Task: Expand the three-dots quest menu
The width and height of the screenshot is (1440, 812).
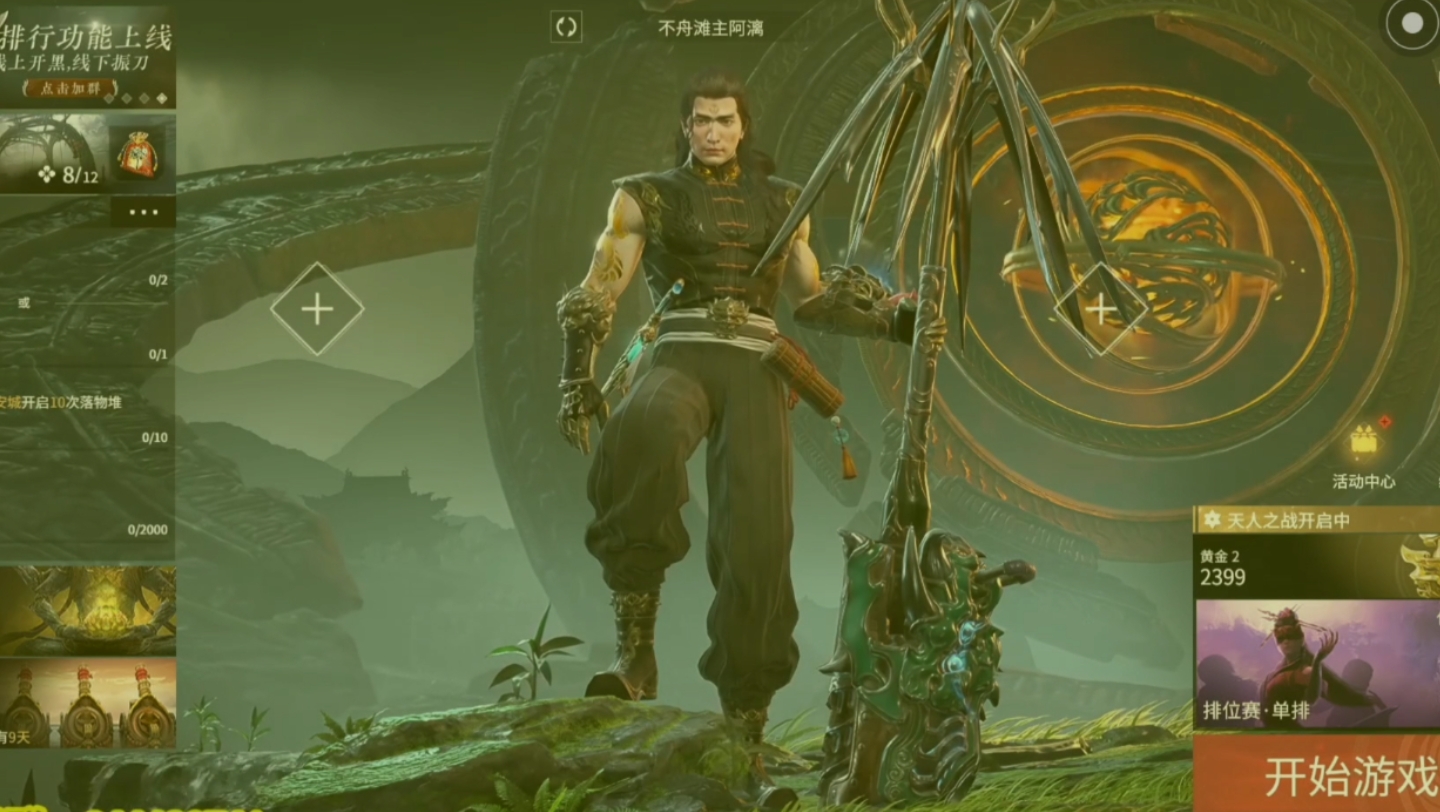Action: 143,212
